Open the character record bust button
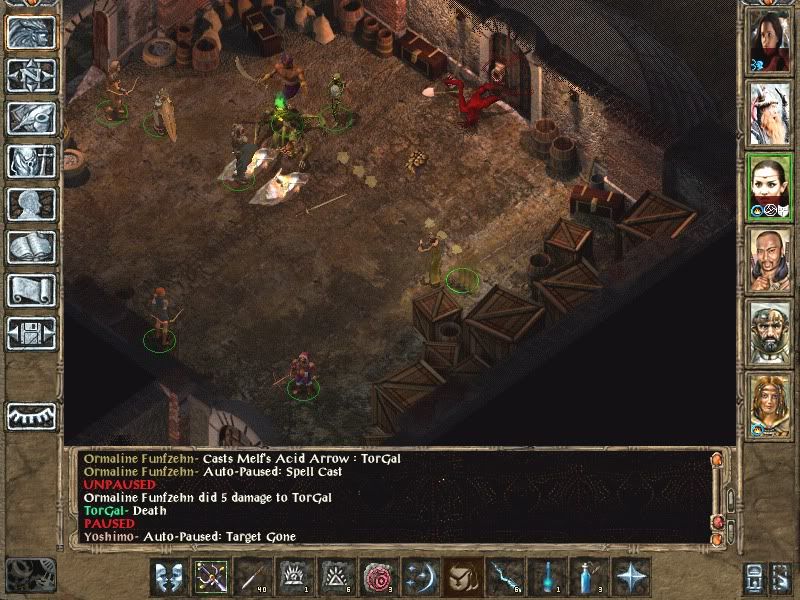Viewport: 800px width, 600px height. (x=31, y=204)
